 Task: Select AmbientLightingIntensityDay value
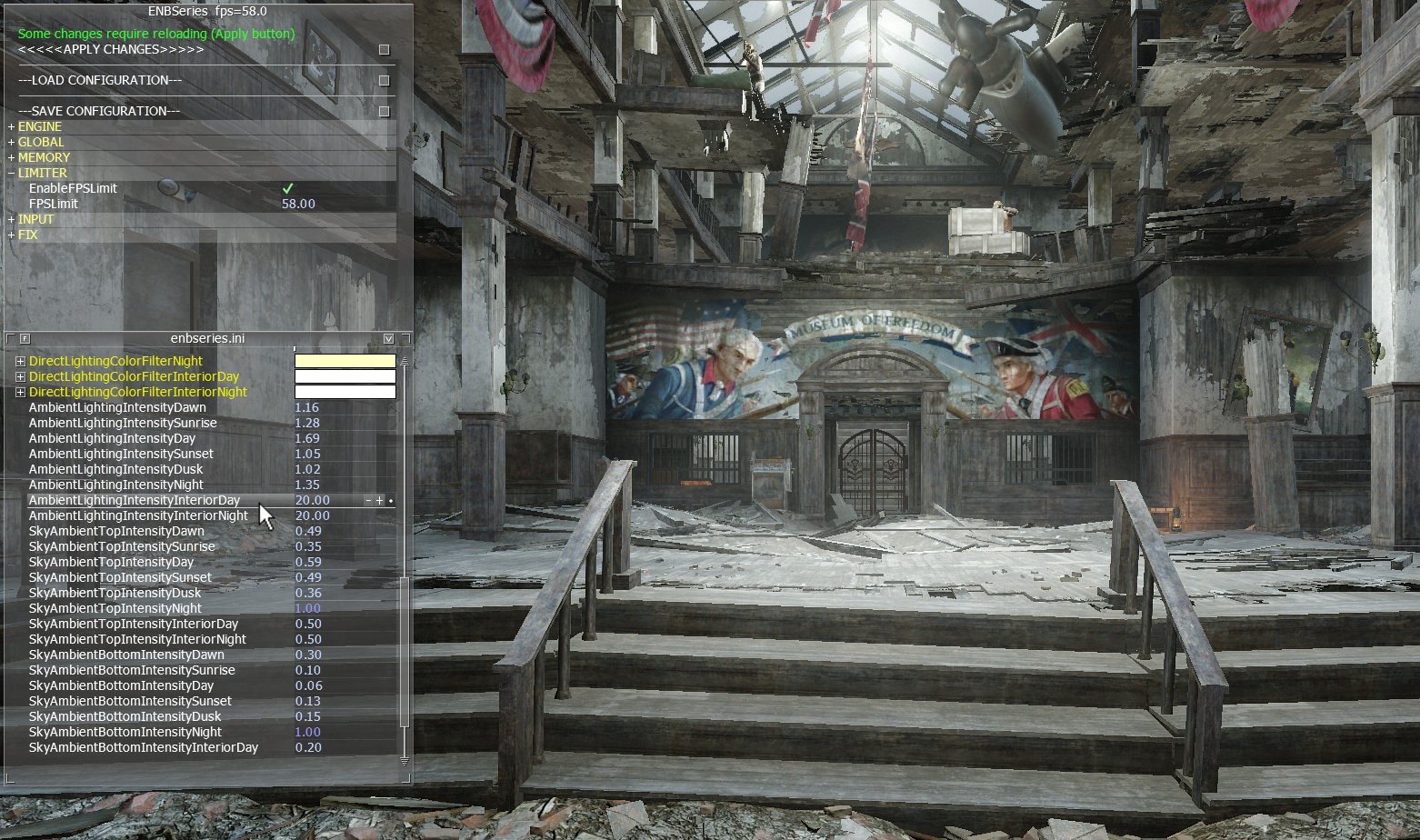click(x=307, y=439)
